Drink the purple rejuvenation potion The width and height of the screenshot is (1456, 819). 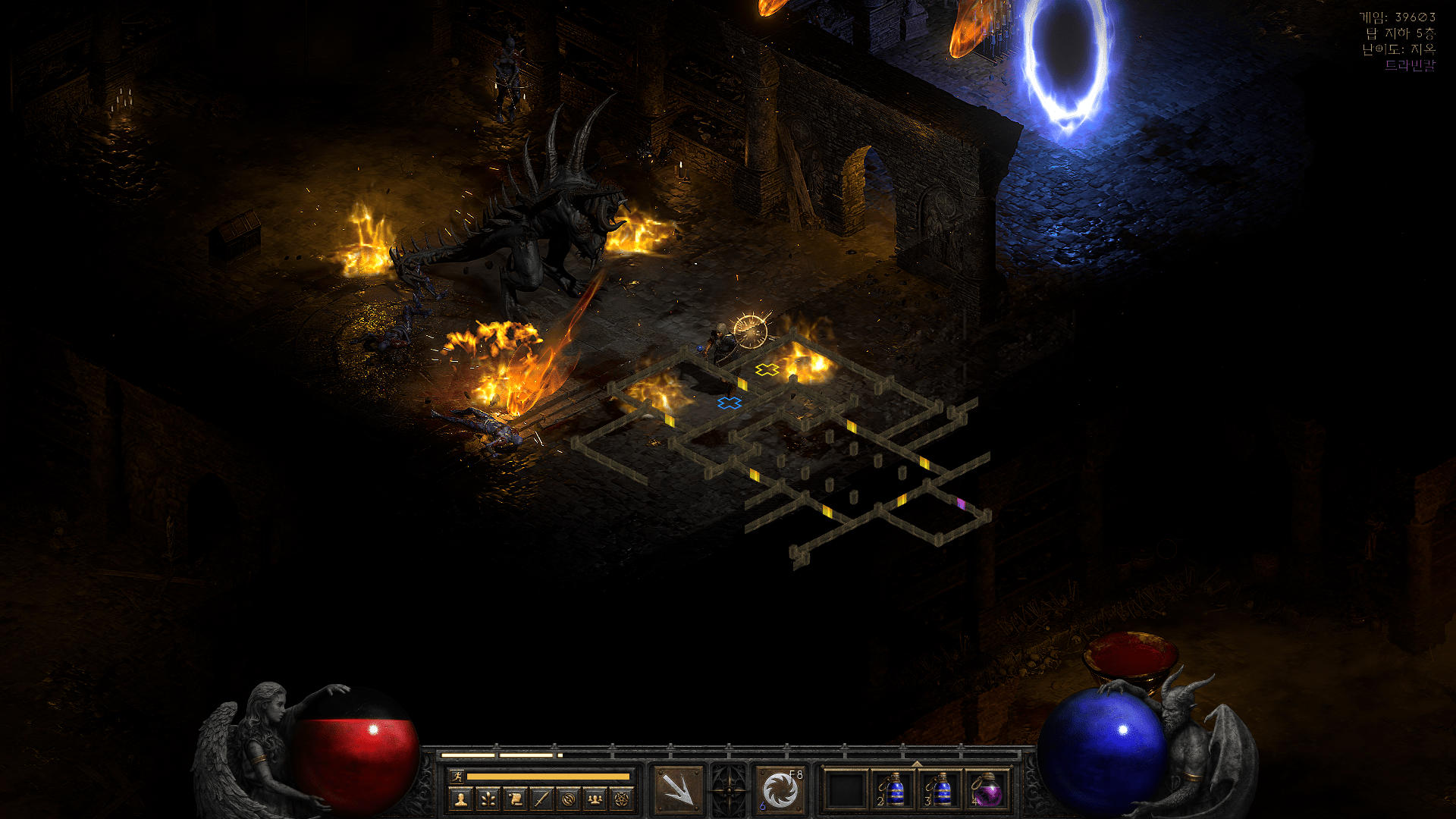(987, 790)
